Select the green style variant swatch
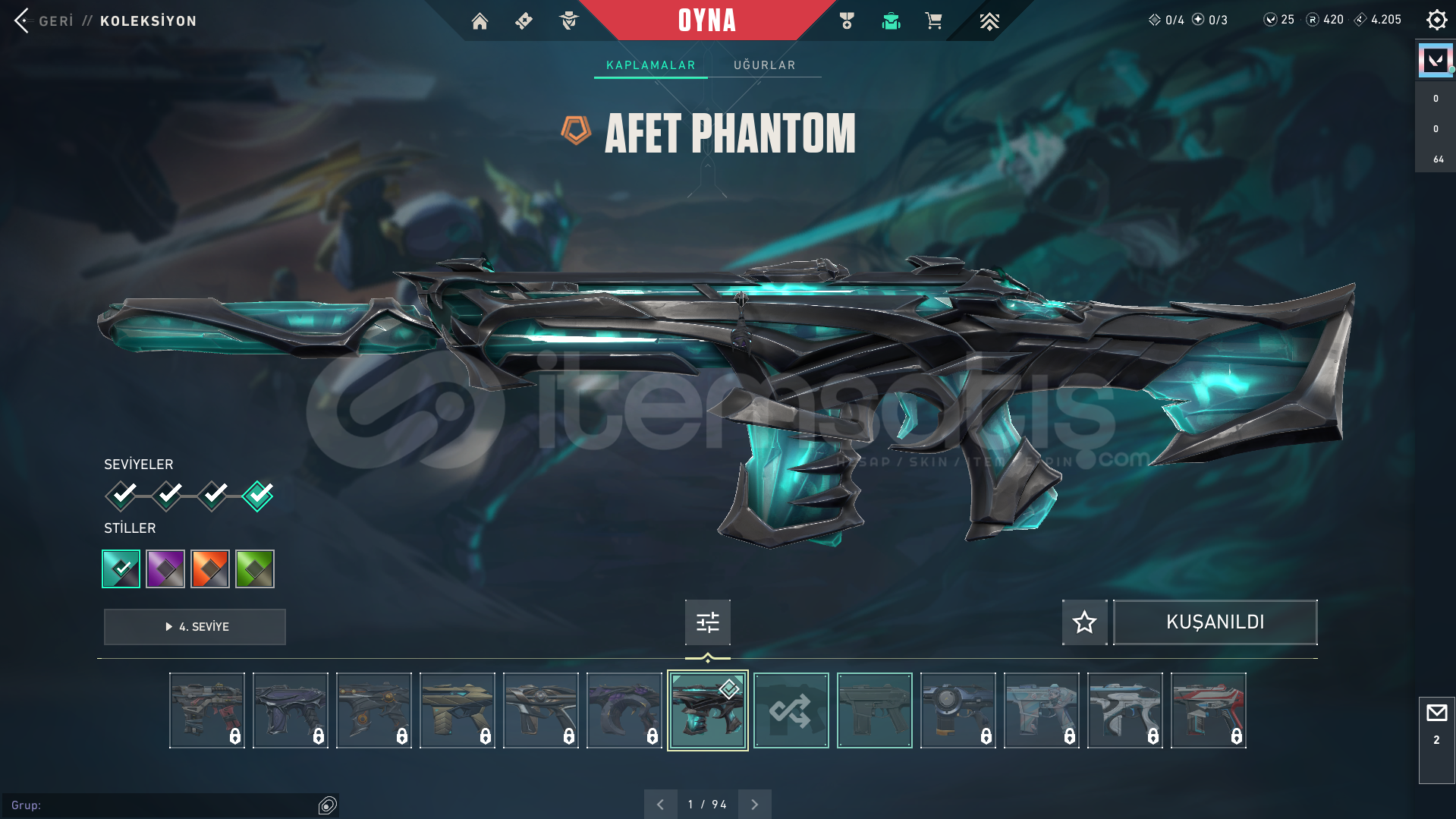 click(x=254, y=569)
